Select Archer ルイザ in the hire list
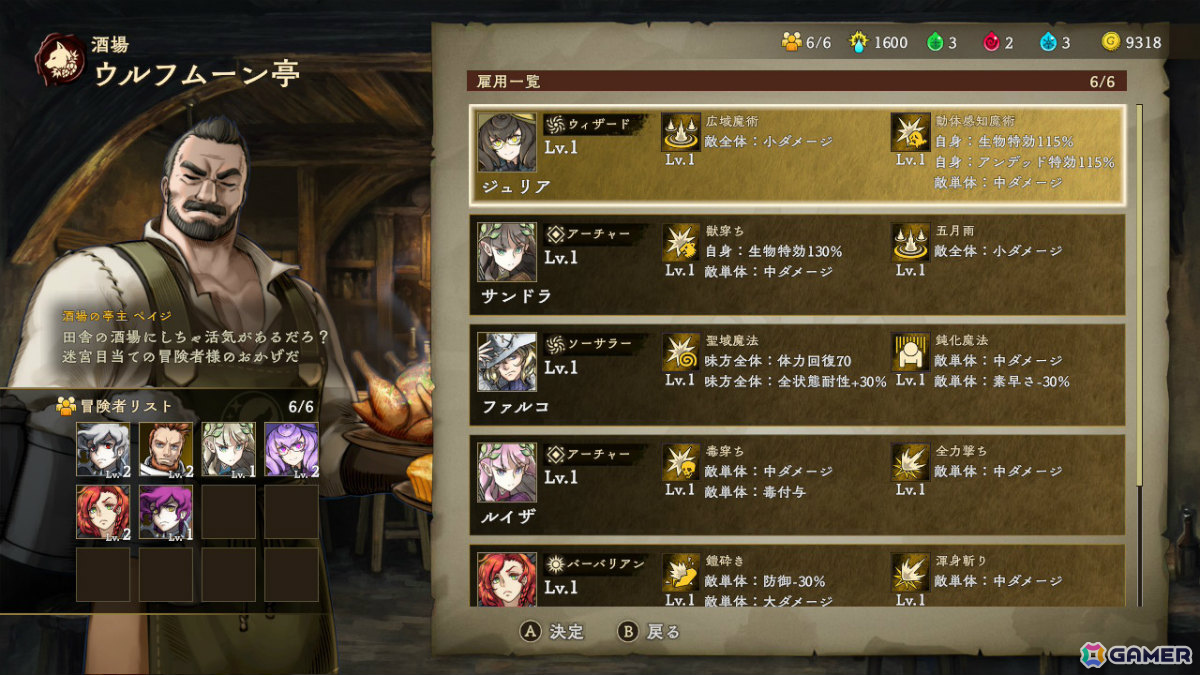This screenshot has width=1200, height=675. point(797,483)
